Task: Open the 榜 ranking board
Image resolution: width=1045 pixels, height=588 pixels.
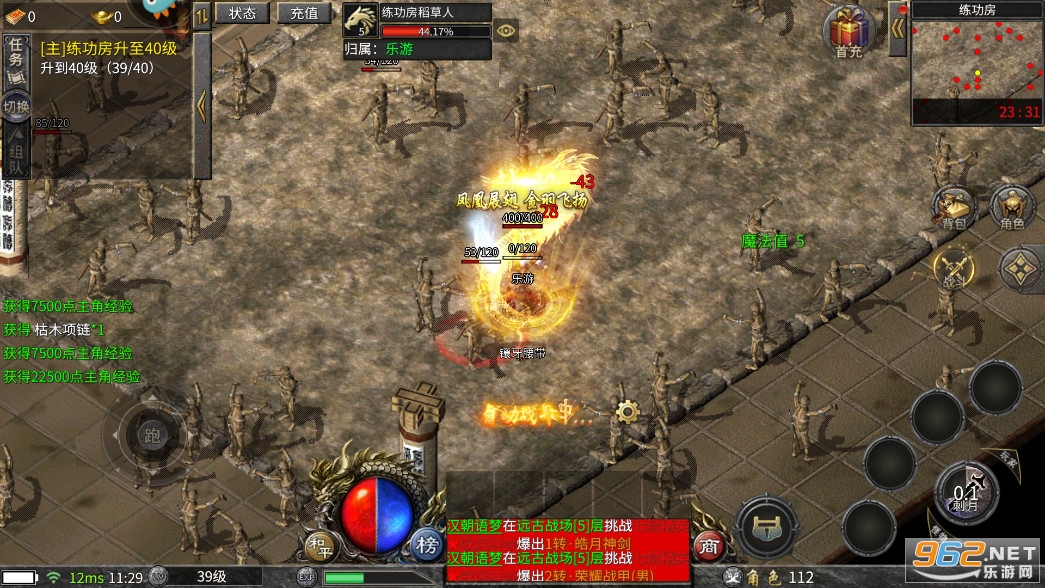Action: pos(427,545)
